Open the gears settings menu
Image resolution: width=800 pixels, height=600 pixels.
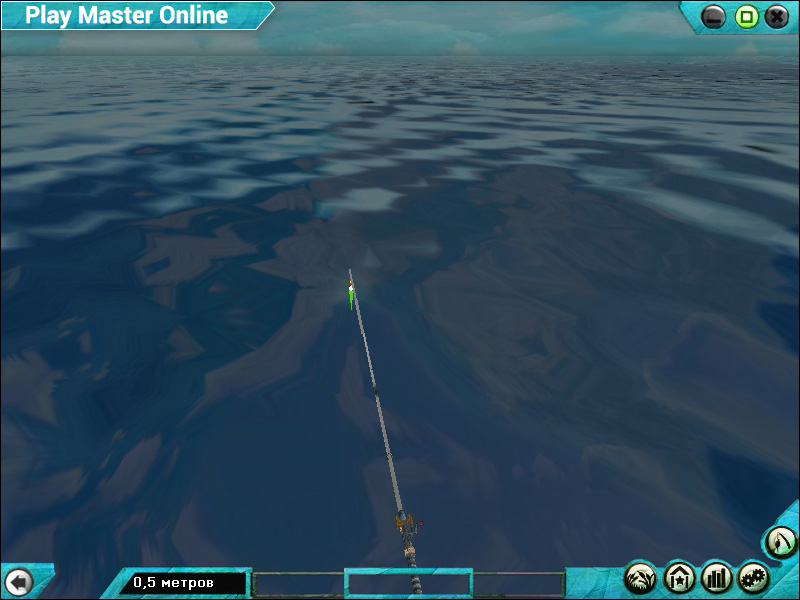click(754, 577)
